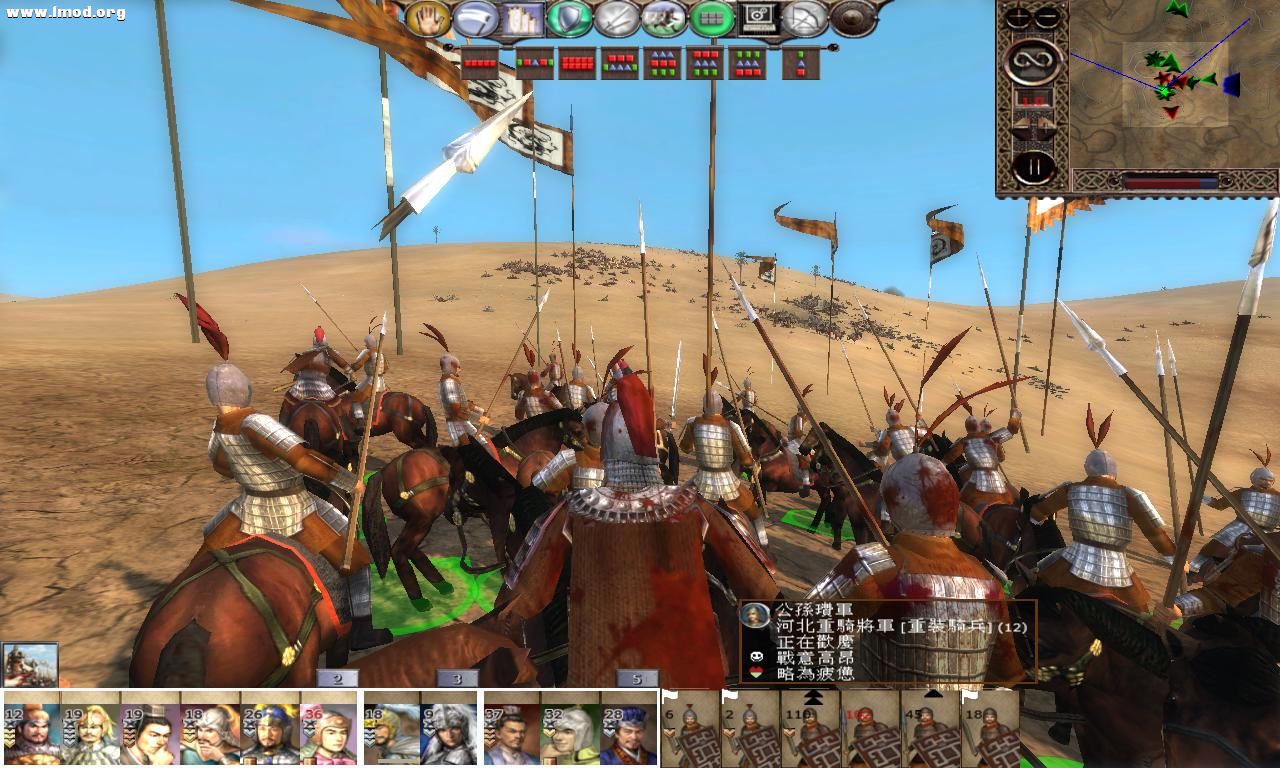Image resolution: width=1280 pixels, height=768 pixels.
Task: Click the infinity speed lock button
Action: pos(1033,63)
